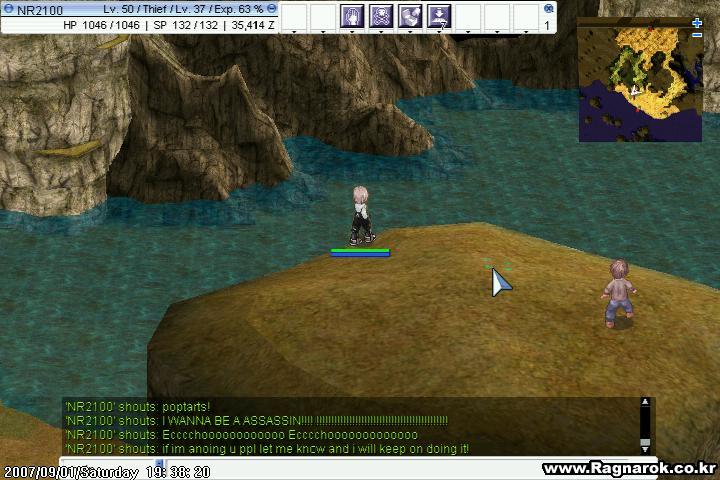Zoom out the minimap with minus button

tap(697, 36)
